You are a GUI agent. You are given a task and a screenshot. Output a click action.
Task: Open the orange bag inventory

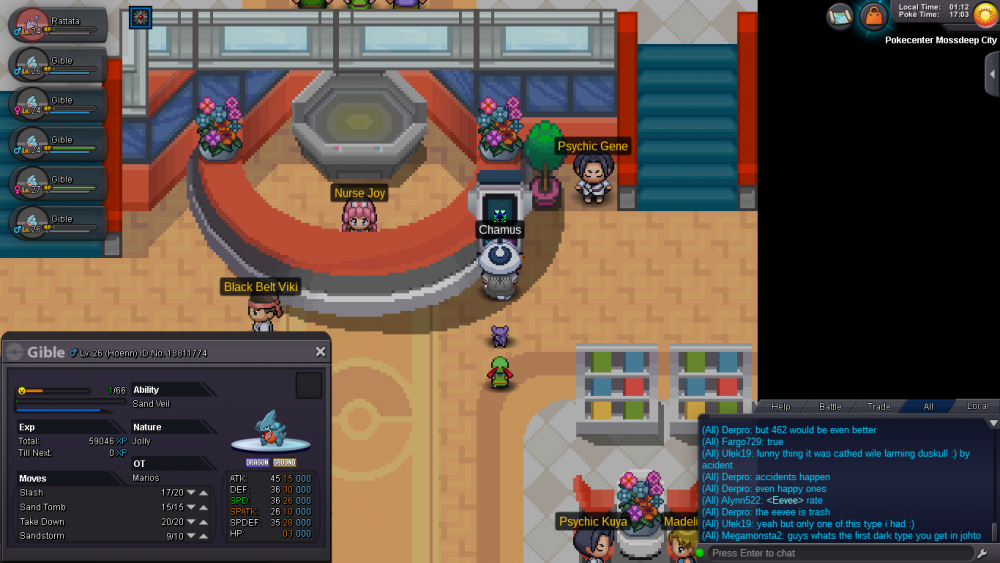[x=874, y=16]
